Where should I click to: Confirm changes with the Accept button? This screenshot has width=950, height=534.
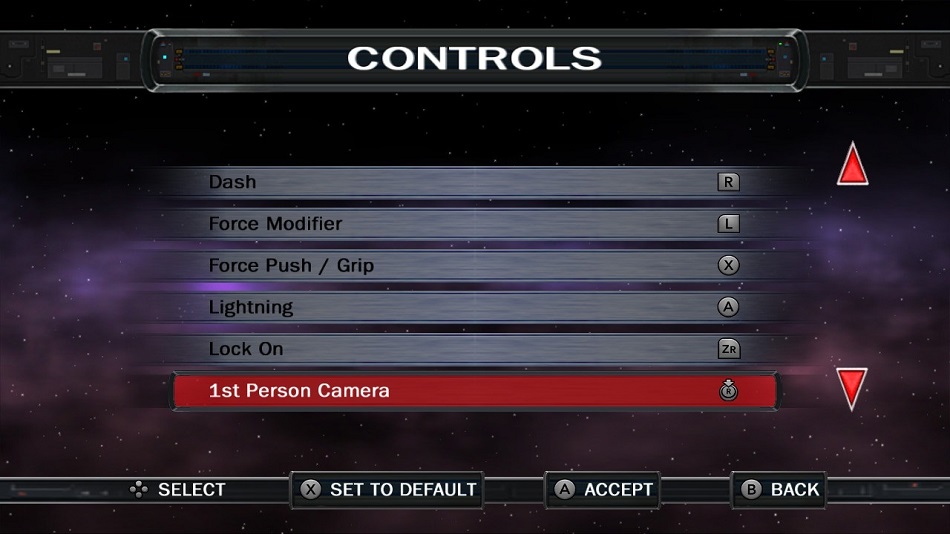pos(603,490)
